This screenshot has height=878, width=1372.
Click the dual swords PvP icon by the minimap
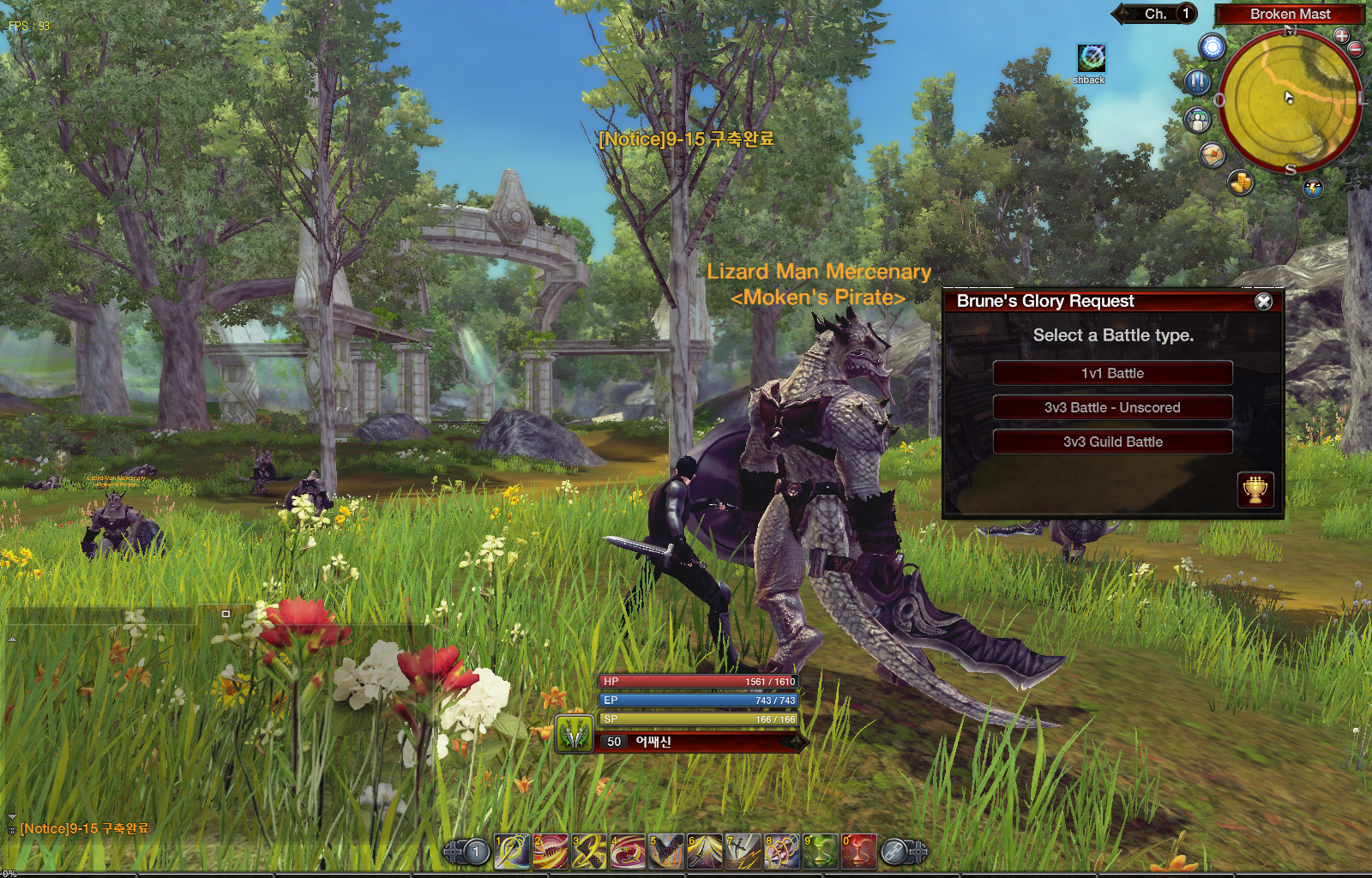tap(1198, 81)
